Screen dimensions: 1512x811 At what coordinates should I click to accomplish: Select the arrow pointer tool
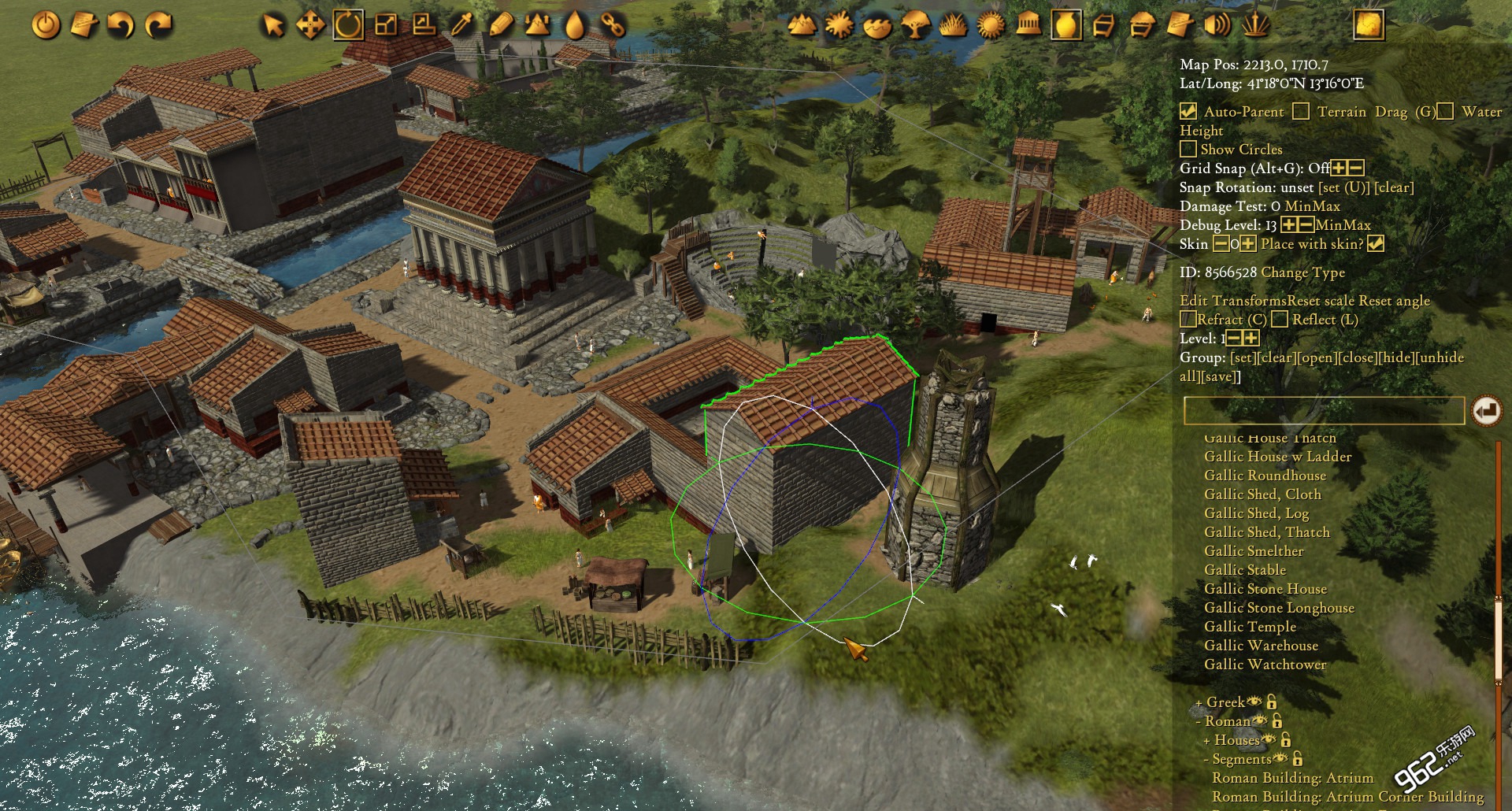(272, 25)
